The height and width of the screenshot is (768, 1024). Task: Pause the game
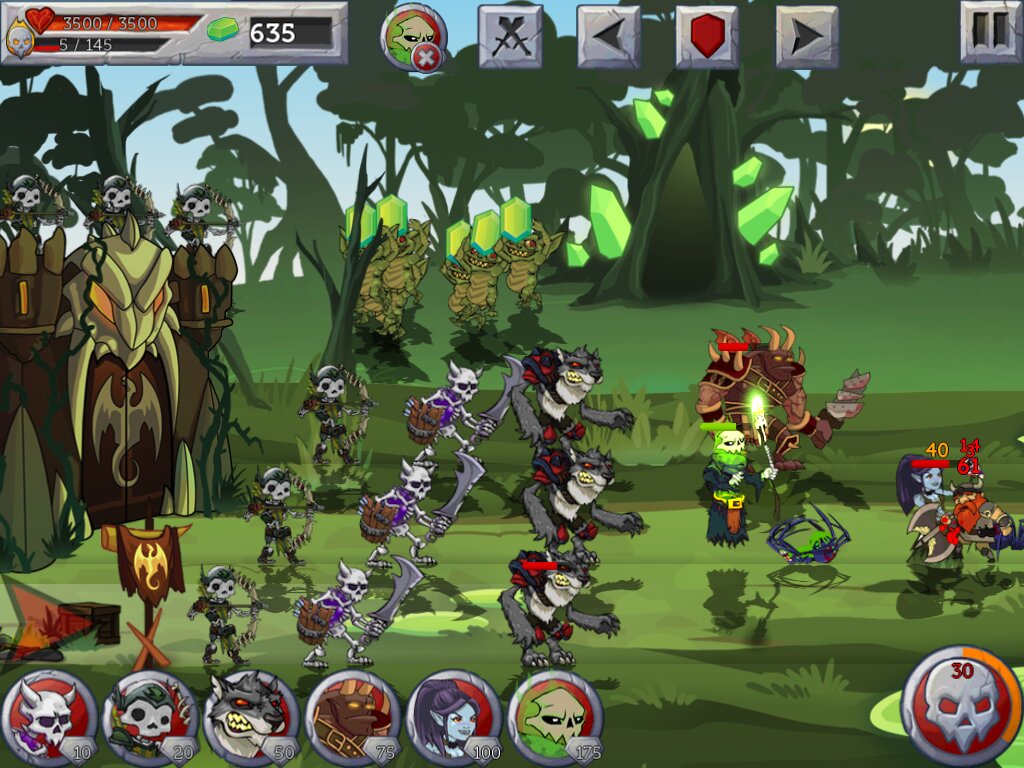[x=991, y=32]
